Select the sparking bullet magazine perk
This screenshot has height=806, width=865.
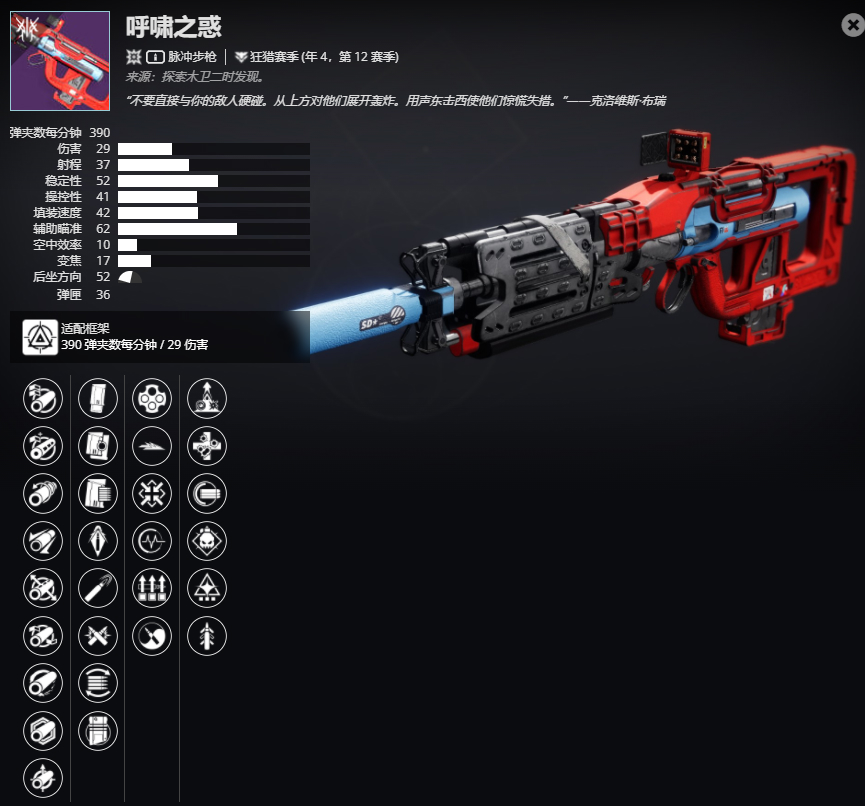coord(98,588)
